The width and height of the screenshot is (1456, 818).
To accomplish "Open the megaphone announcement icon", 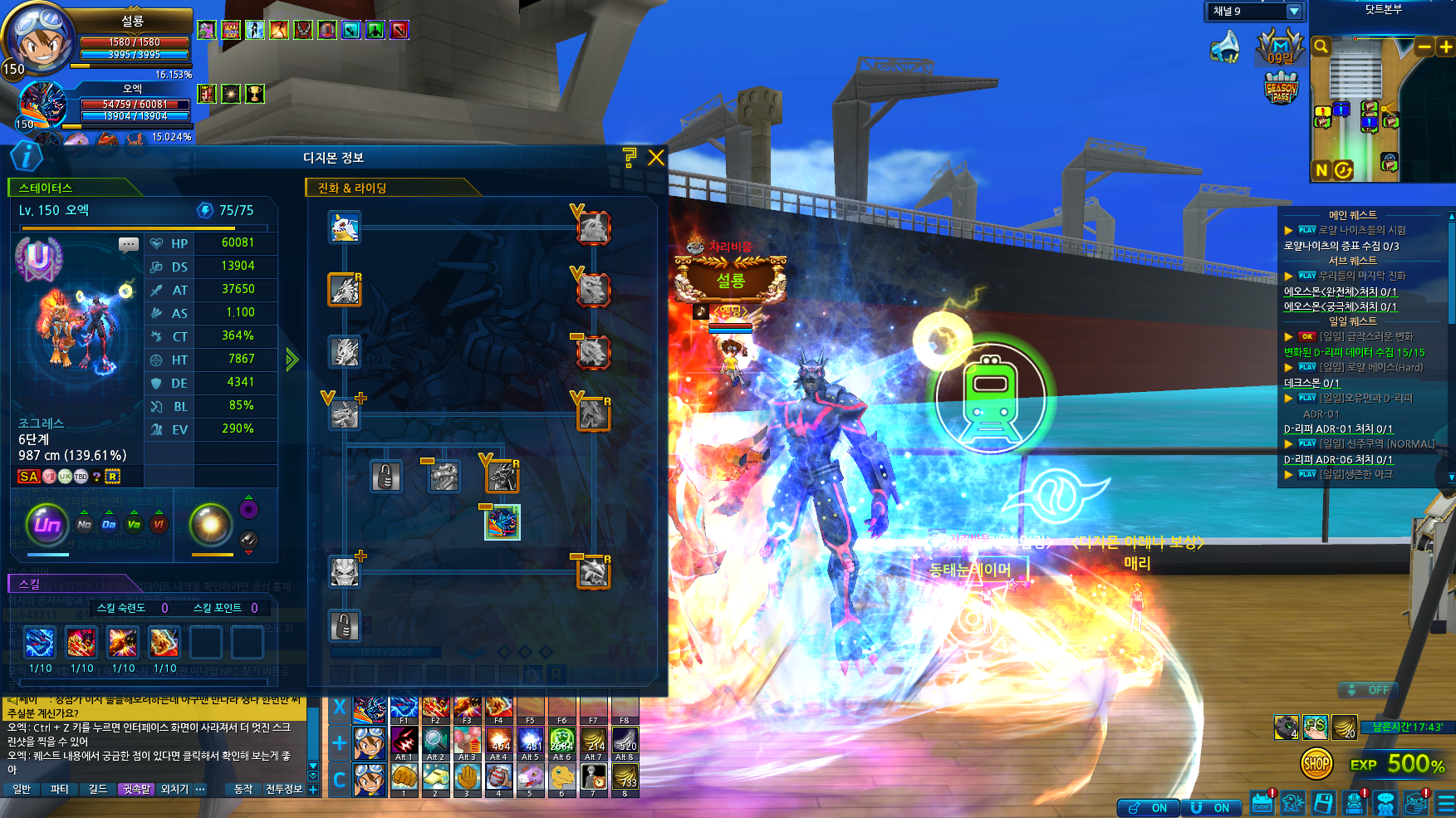I will coord(1226,48).
